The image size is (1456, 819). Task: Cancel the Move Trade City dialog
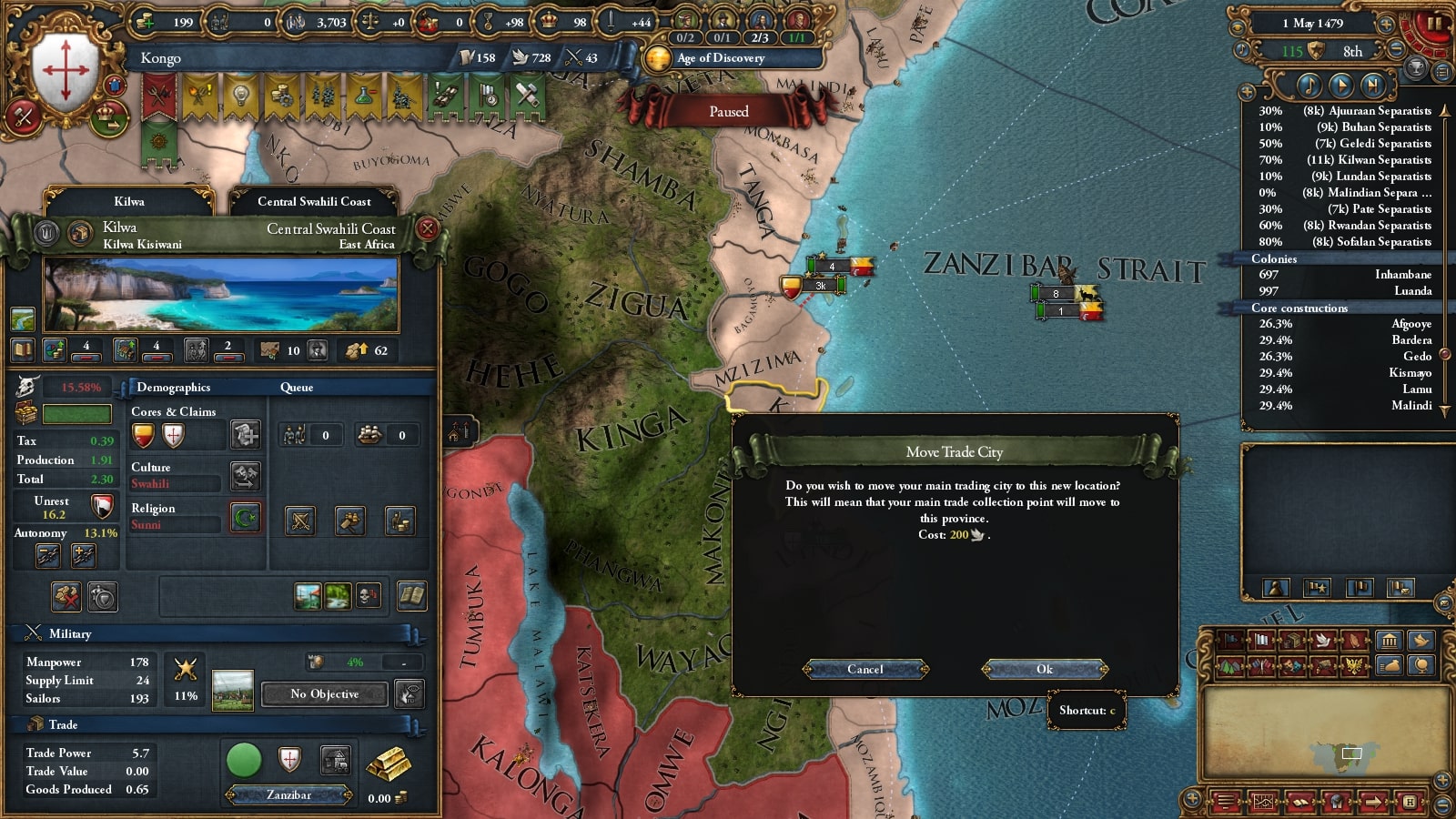pyautogui.click(x=864, y=670)
